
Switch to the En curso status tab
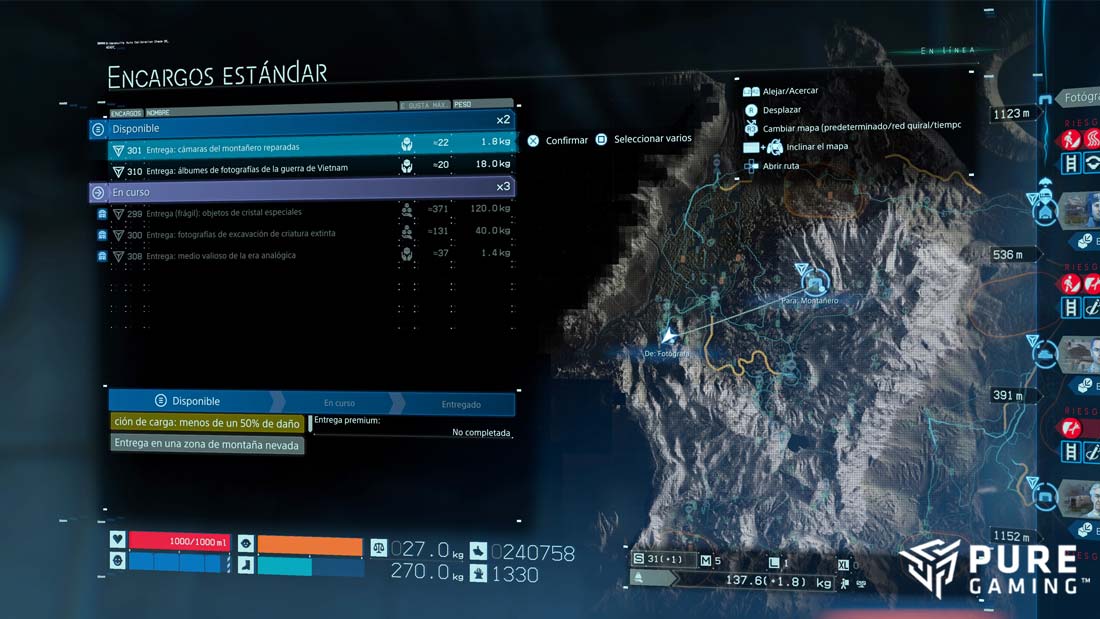point(339,404)
